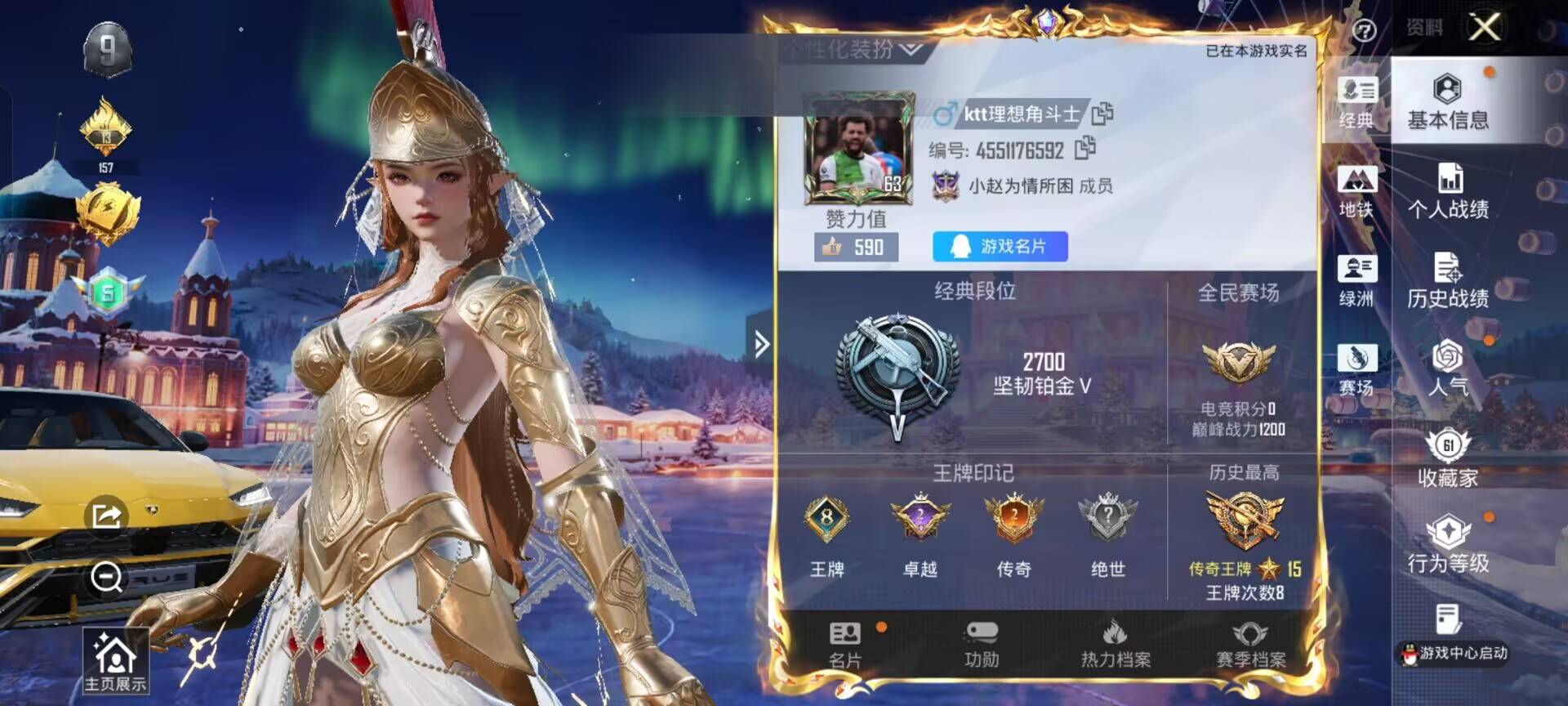Click the blue 游戏名片 button

[1000, 246]
